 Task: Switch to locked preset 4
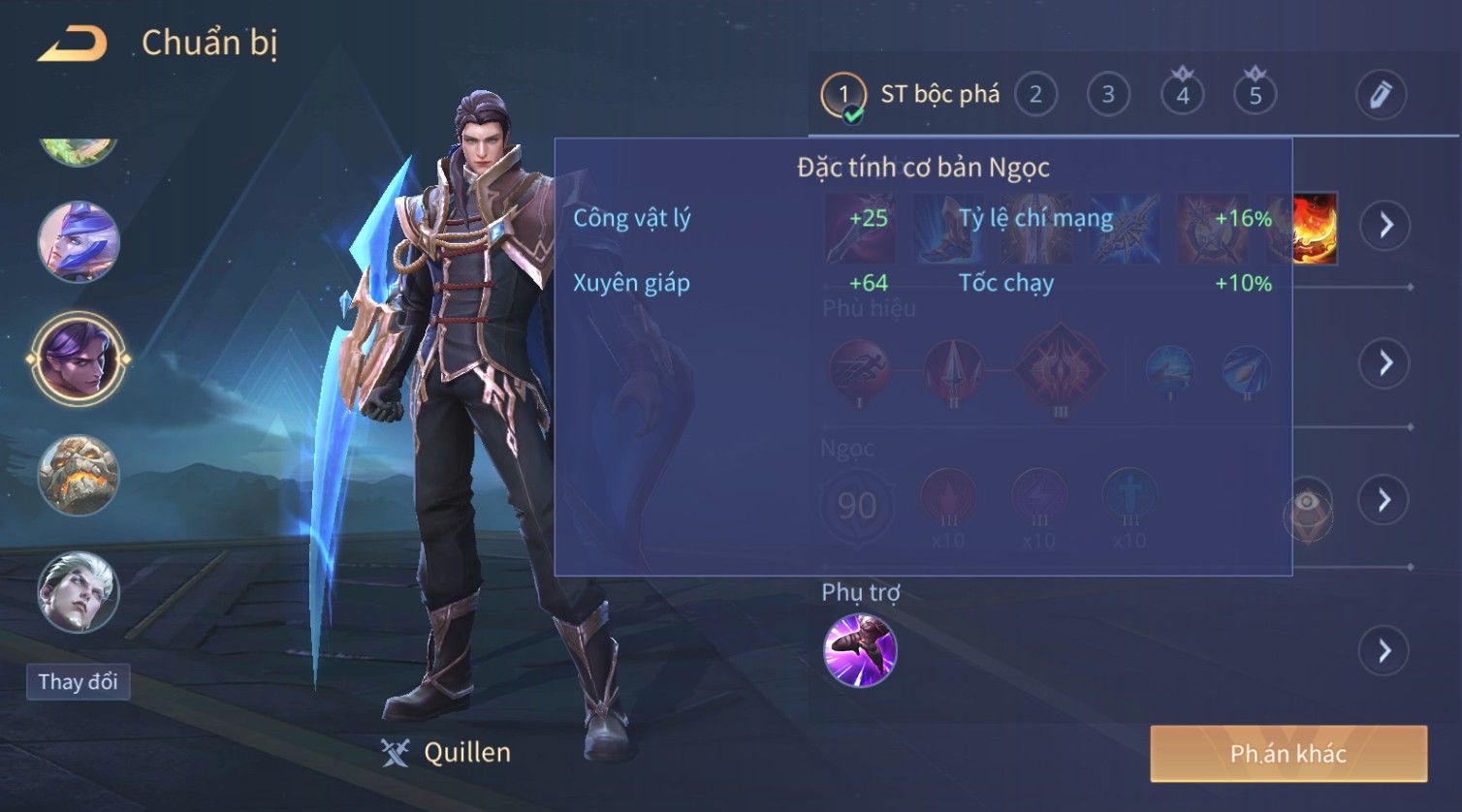(x=1182, y=95)
